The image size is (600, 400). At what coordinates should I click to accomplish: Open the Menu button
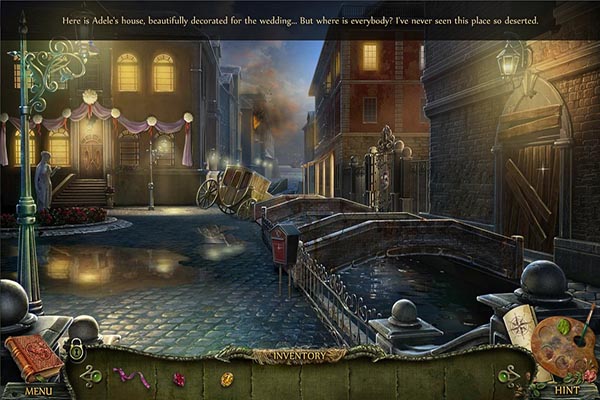click(38, 391)
